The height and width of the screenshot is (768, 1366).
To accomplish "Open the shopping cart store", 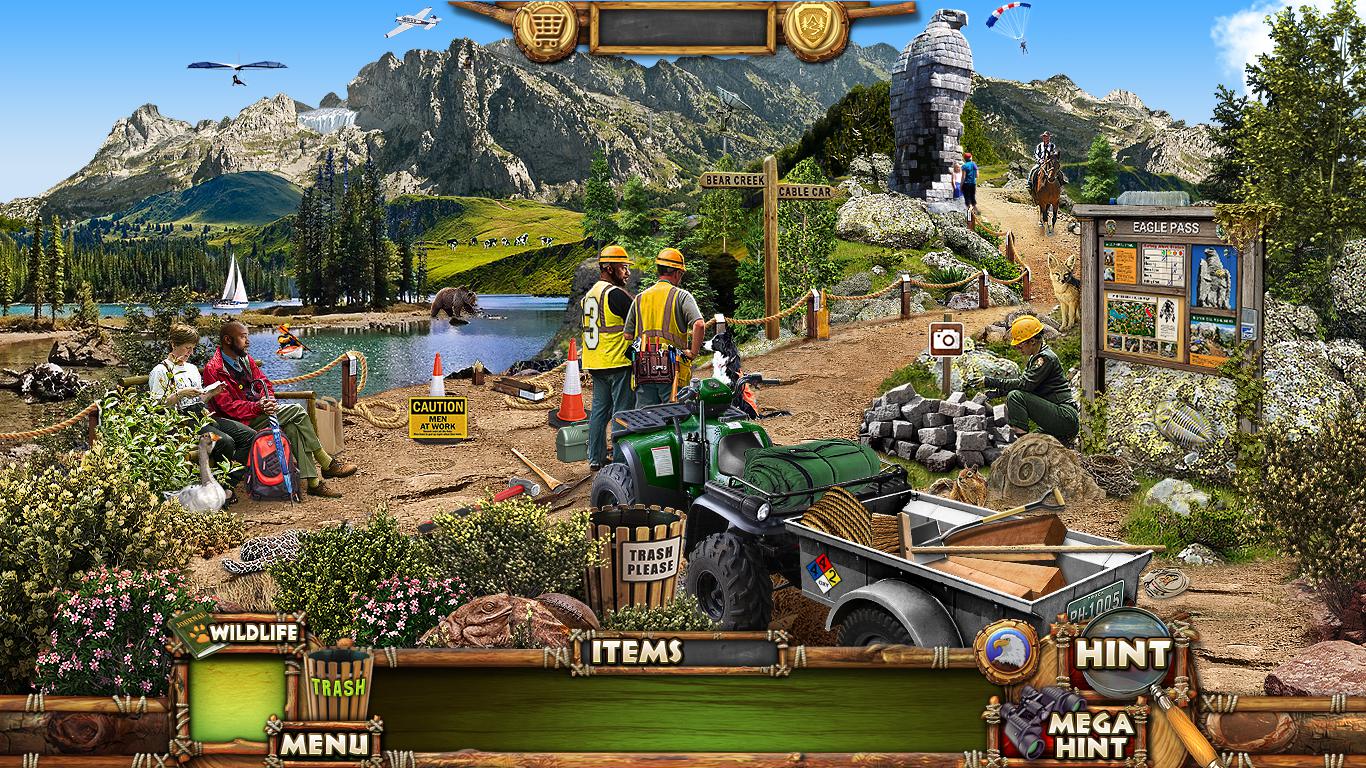I will coord(545,29).
